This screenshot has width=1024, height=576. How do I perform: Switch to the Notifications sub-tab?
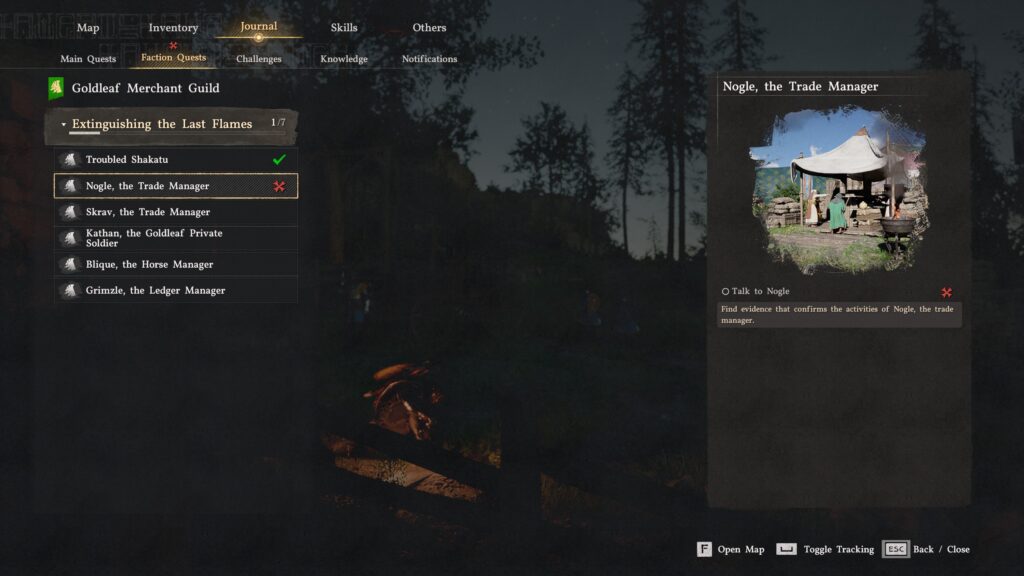tap(429, 59)
